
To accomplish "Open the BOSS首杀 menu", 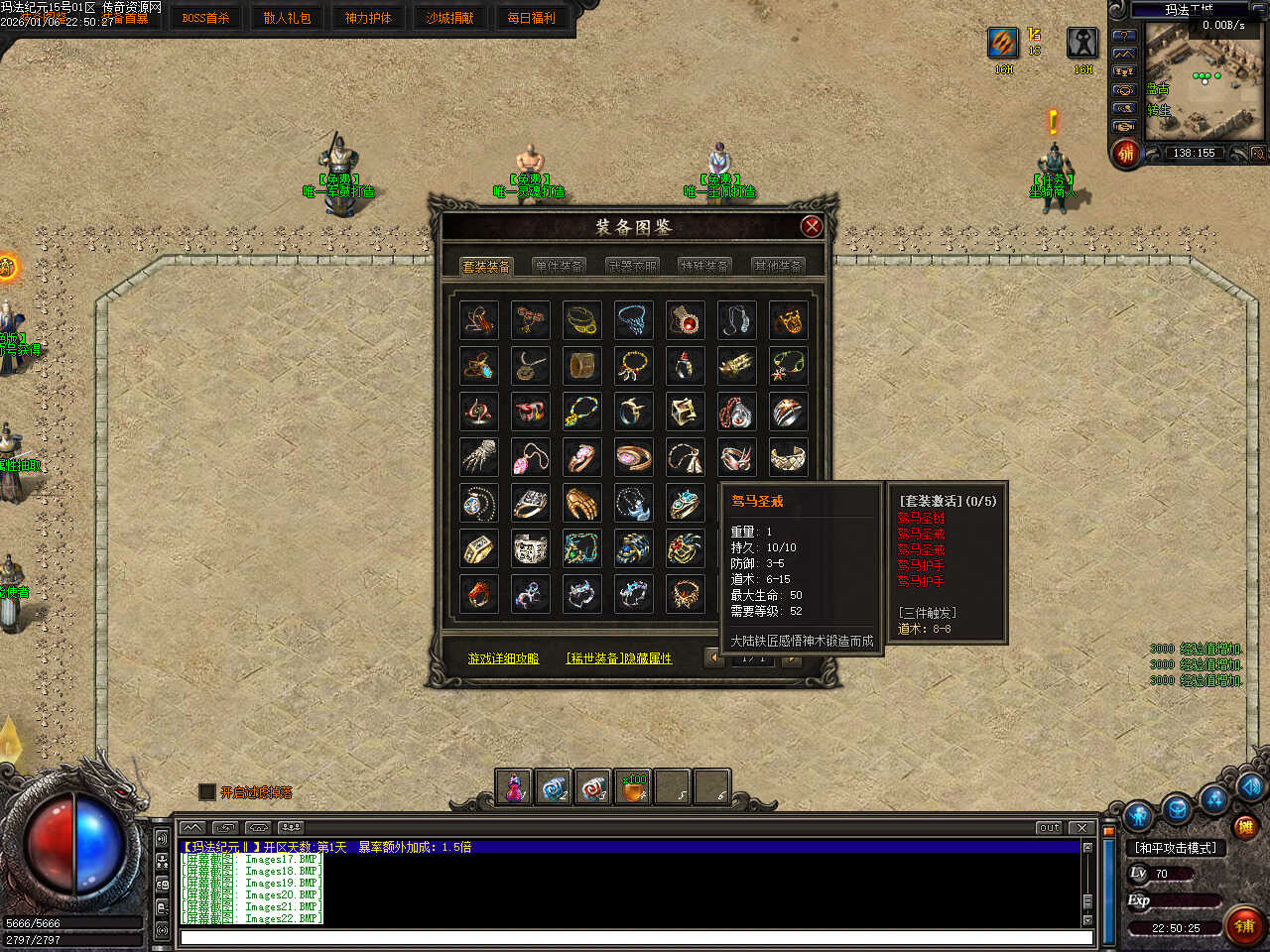I will 205,18.
